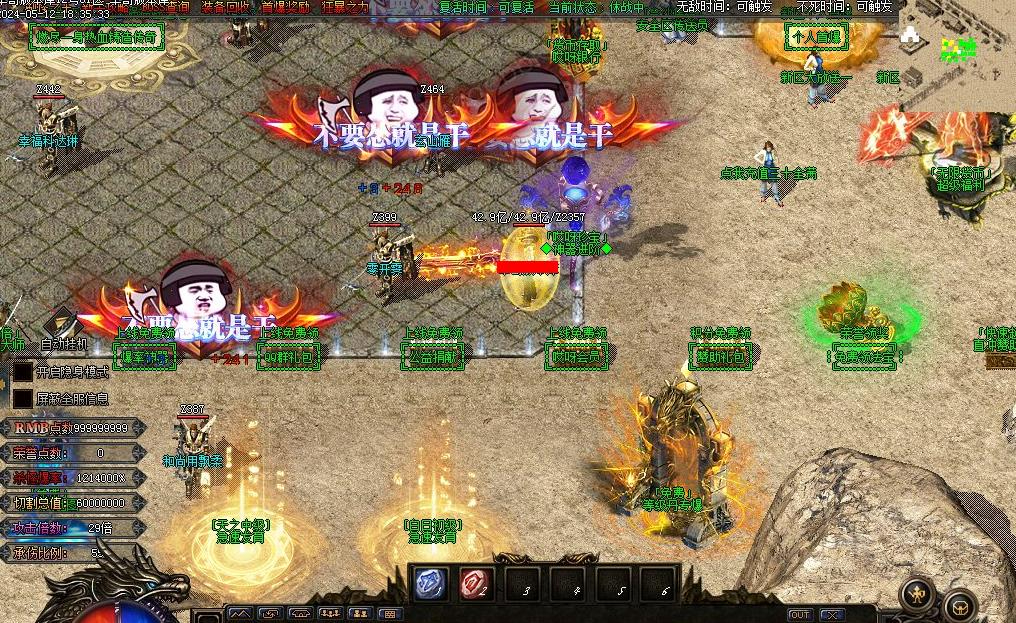
Task: Tick the 开启隐身模式 checkbox
Action: pyautogui.click(x=22, y=371)
